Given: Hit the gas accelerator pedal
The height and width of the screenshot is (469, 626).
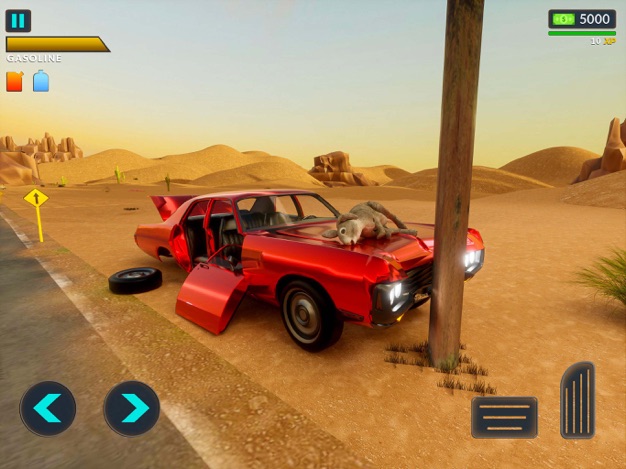Looking at the screenshot, I should point(577,400).
